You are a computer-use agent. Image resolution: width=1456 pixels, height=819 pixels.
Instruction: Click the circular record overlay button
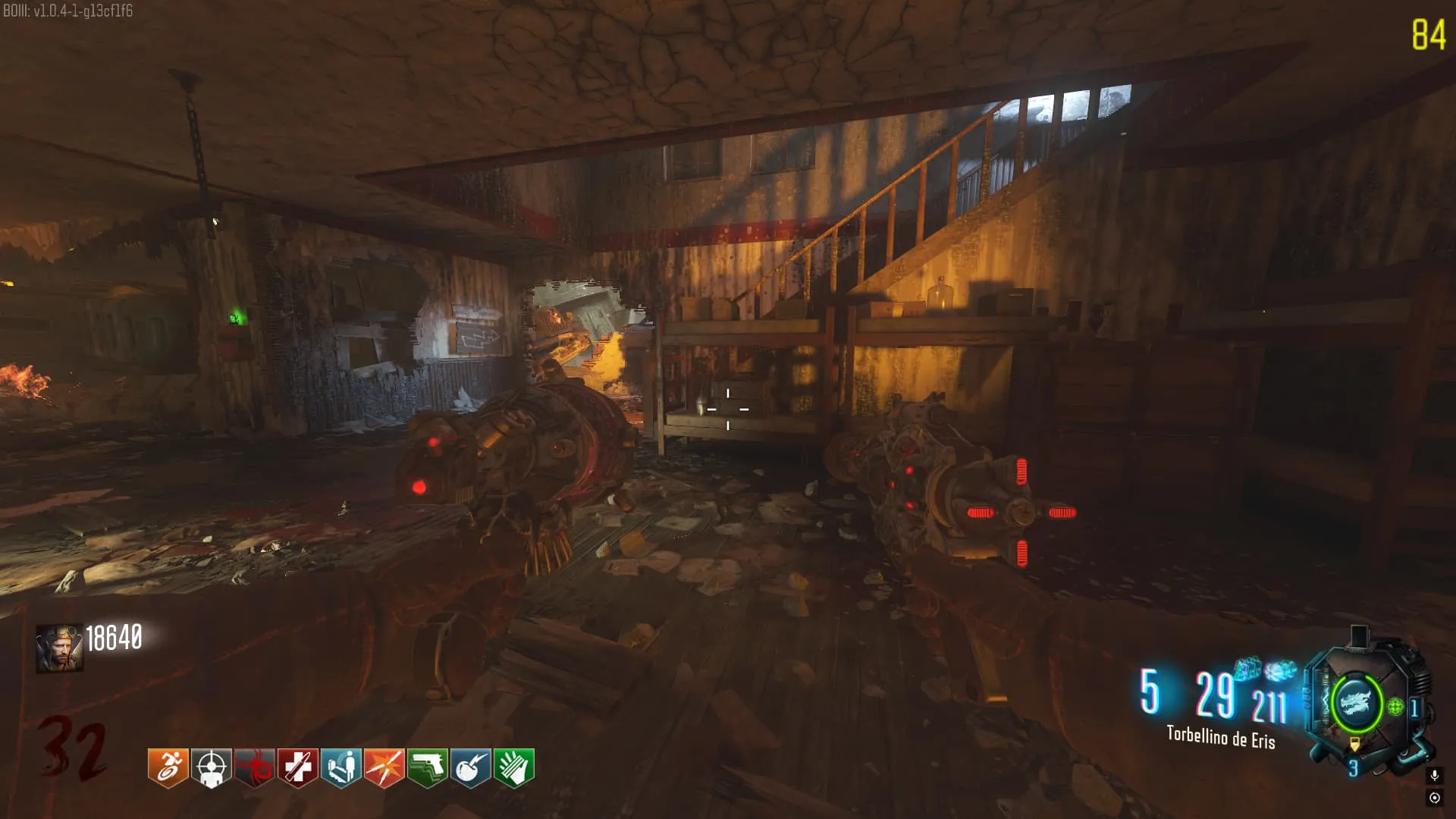1434,798
